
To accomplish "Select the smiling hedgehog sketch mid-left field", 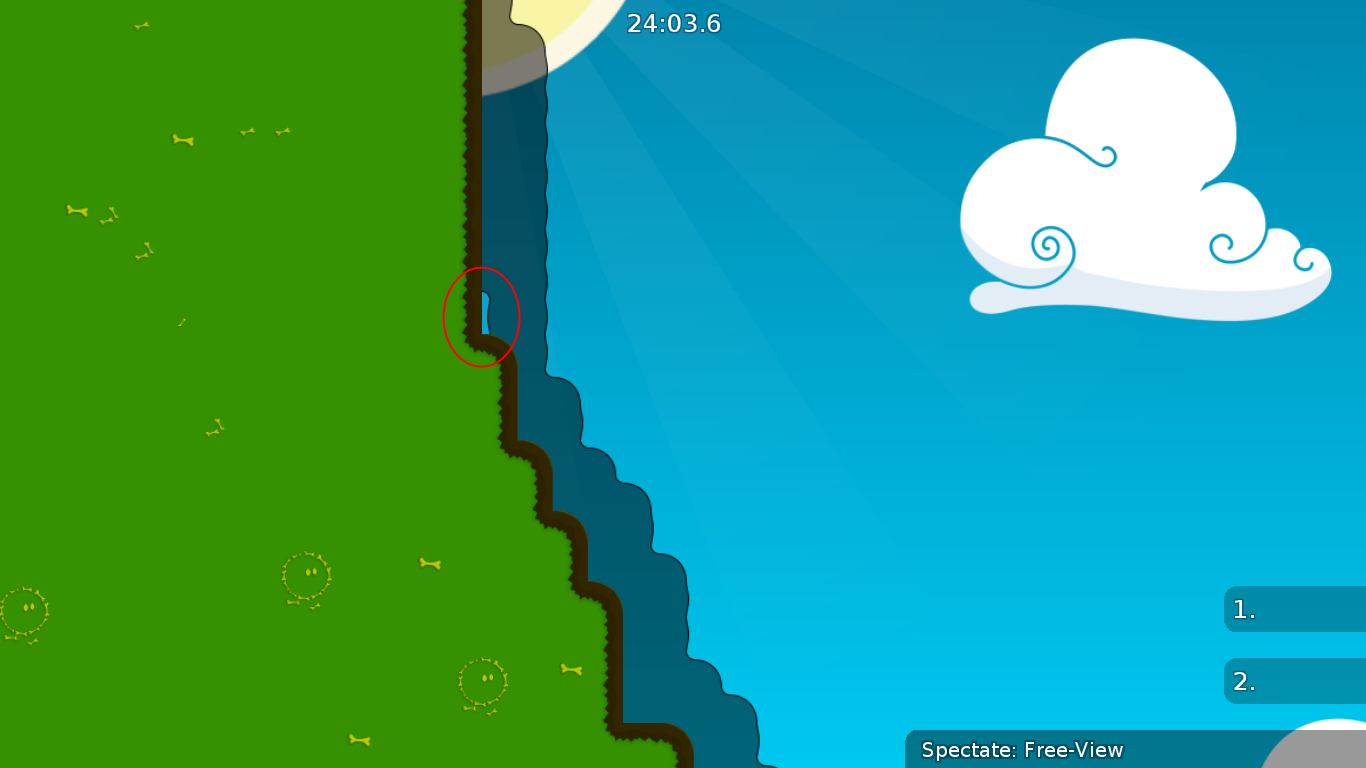I will [305, 572].
